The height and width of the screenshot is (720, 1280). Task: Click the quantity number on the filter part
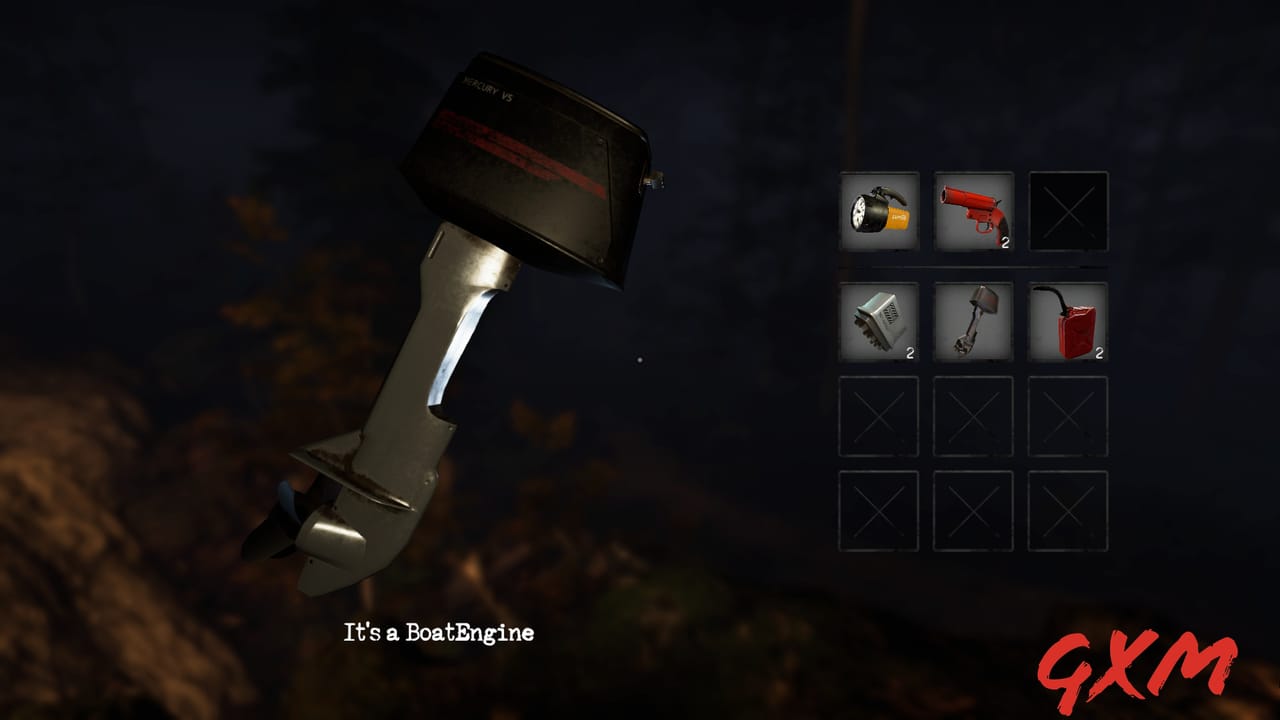909,351
